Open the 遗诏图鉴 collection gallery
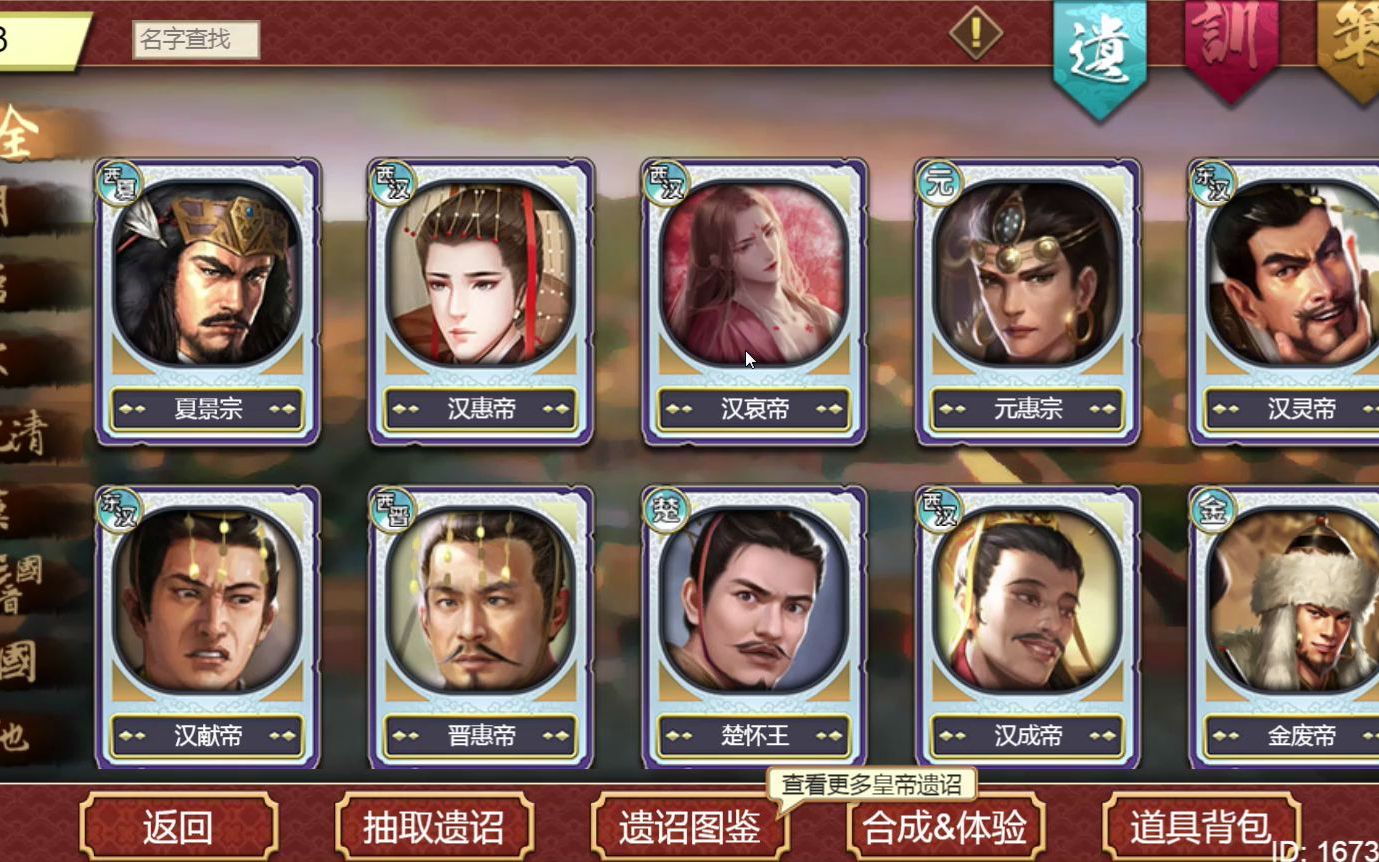 (690, 828)
